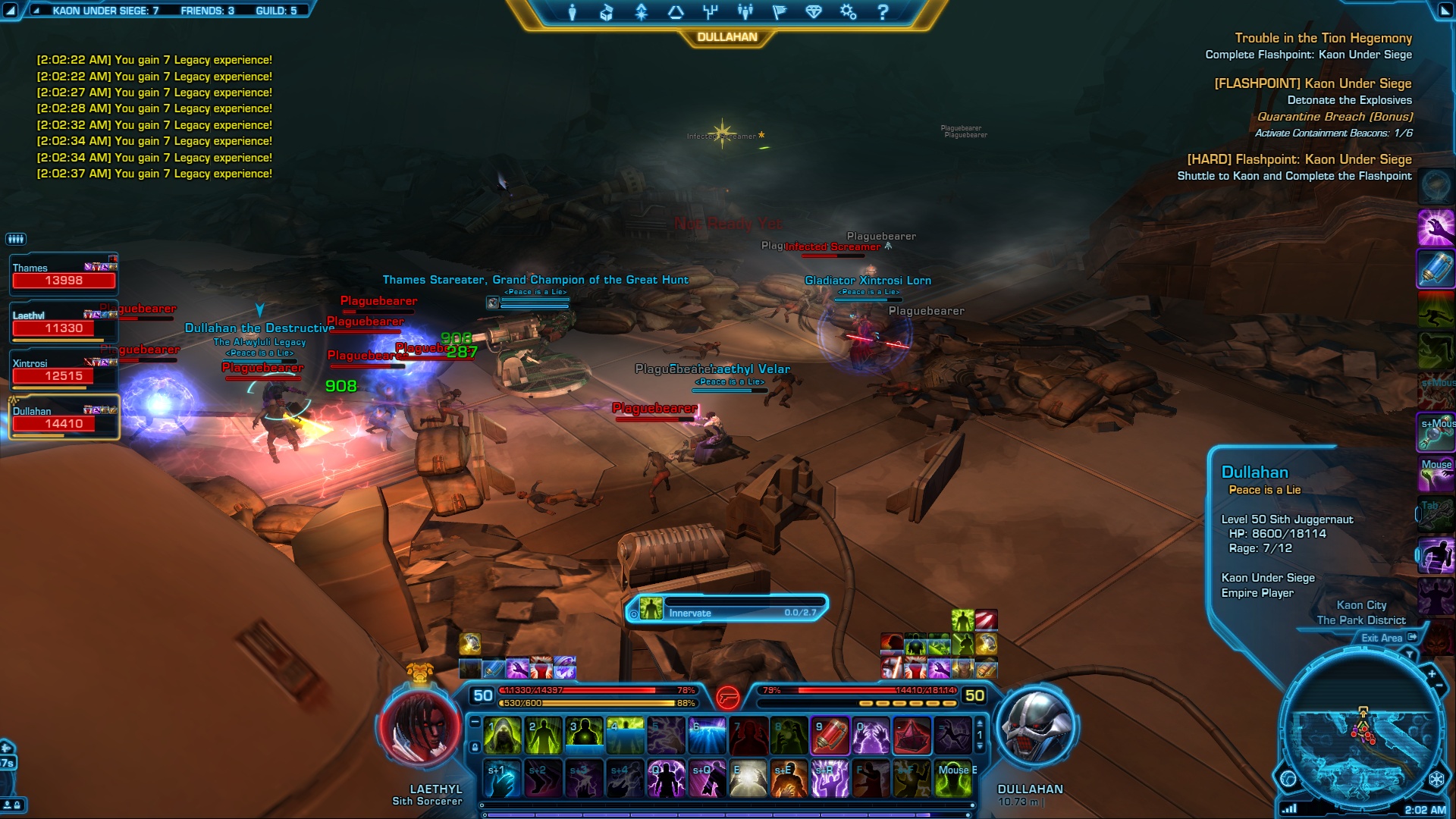The height and width of the screenshot is (819, 1456).
Task: Click the minimap display
Action: tap(1361, 739)
